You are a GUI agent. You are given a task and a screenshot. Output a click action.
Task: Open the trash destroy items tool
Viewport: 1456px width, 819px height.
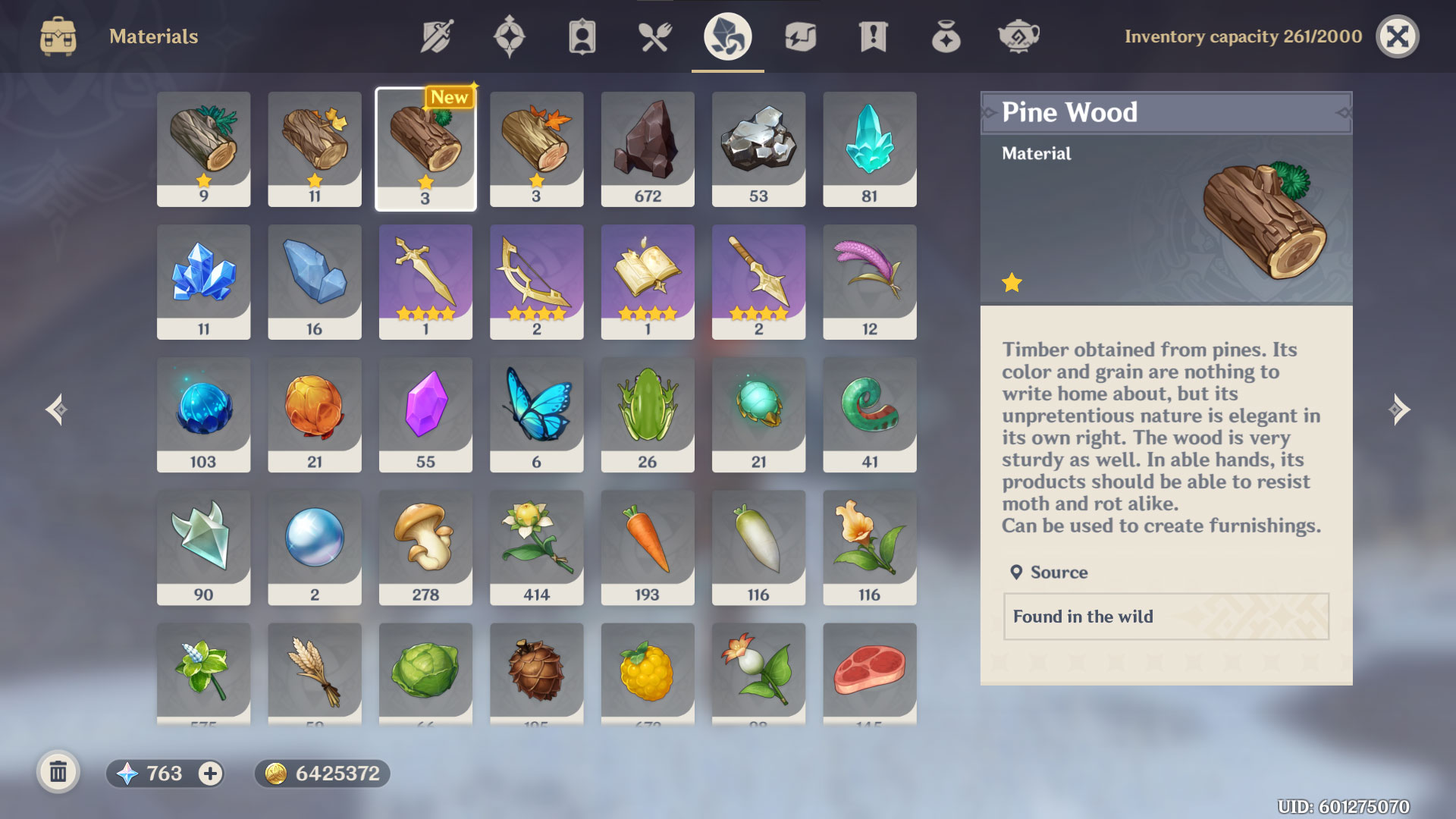point(58,773)
